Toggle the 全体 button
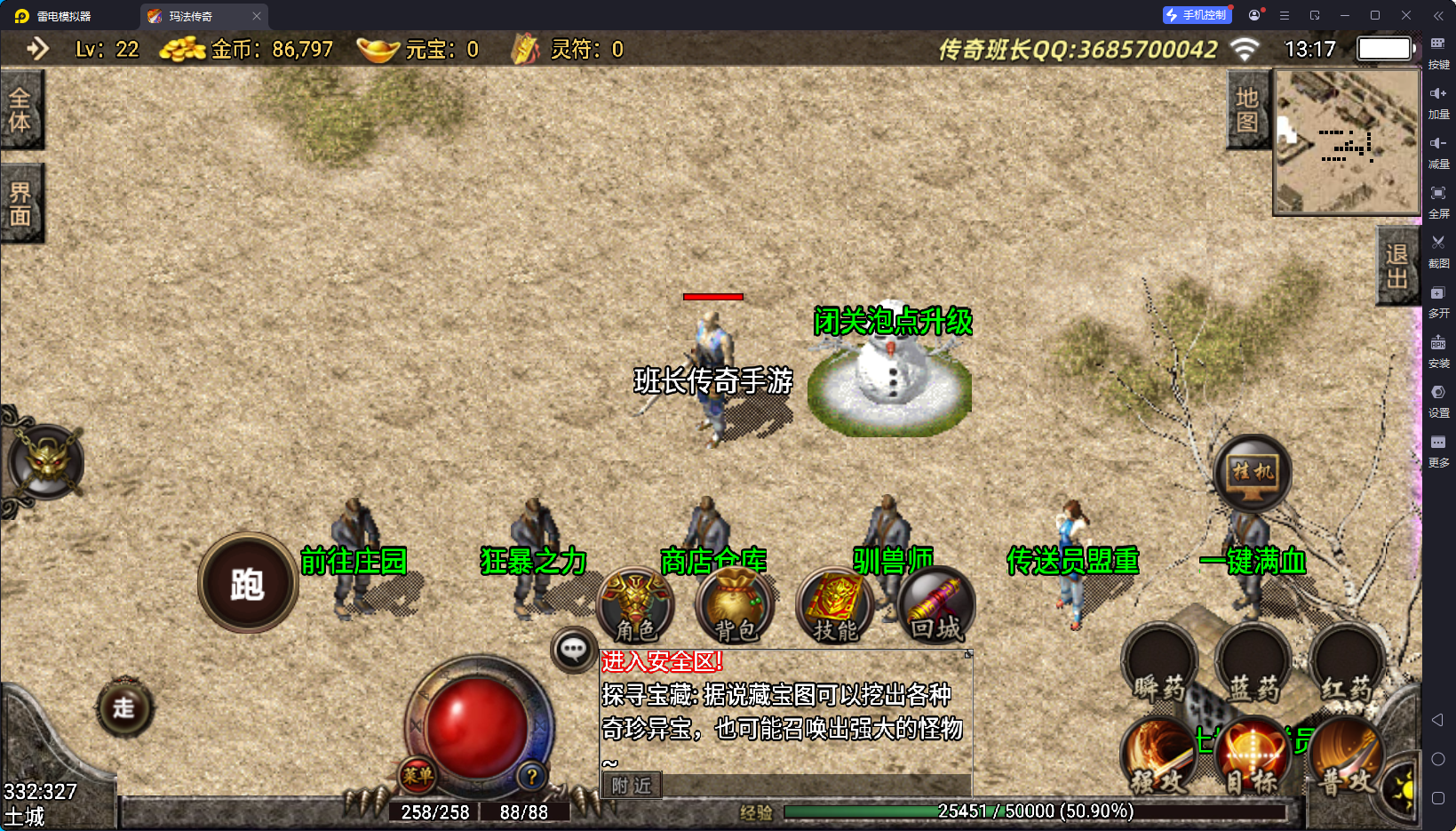Screen dimensions: 1456x831 pos(20,109)
